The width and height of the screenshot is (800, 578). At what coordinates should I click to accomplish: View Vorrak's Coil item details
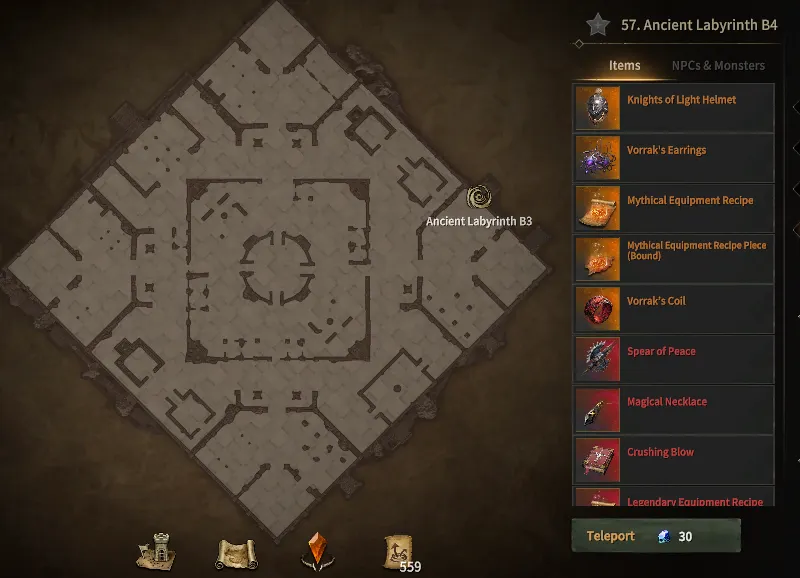[x=673, y=309]
